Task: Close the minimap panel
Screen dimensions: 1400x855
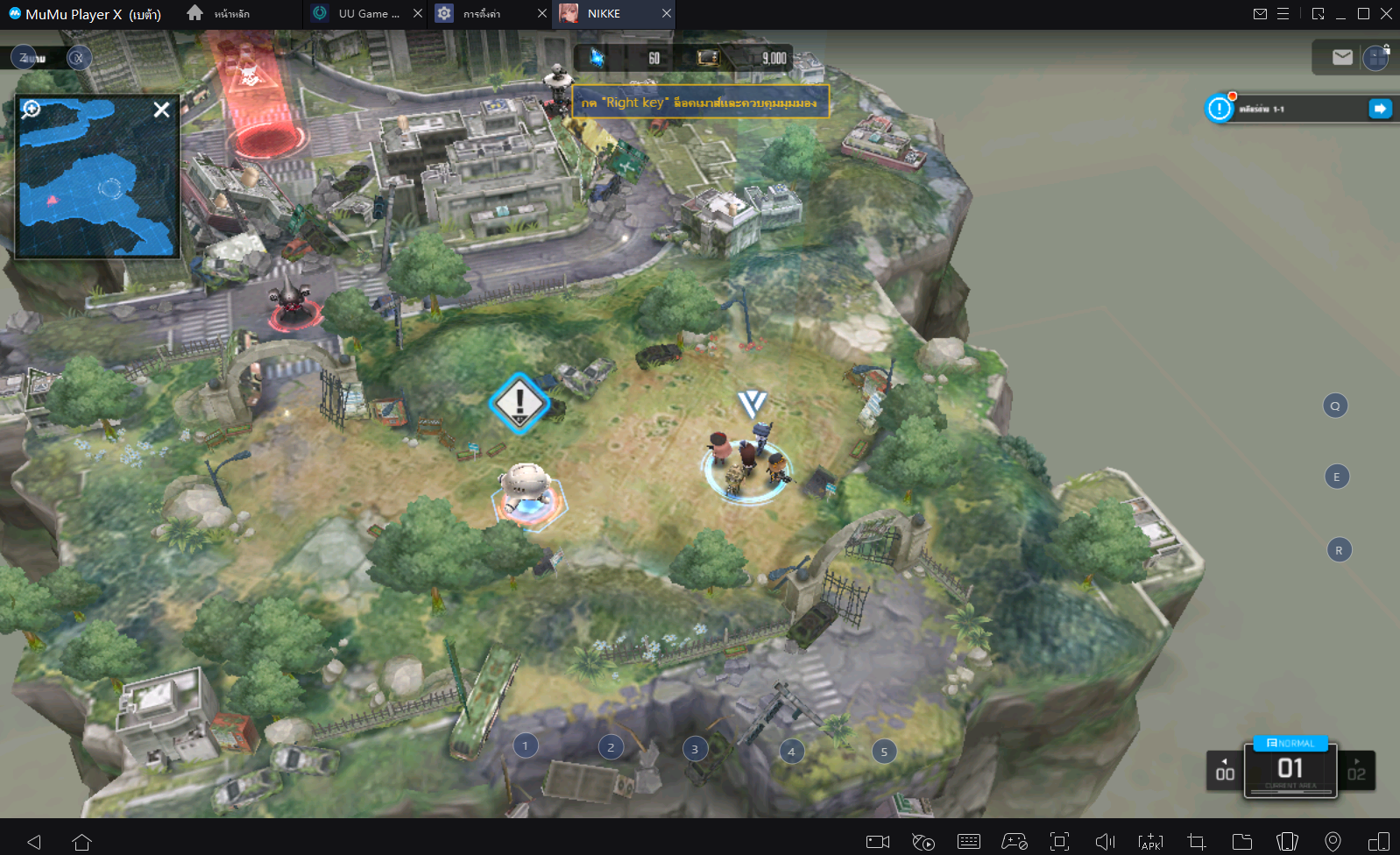Action: [x=161, y=110]
